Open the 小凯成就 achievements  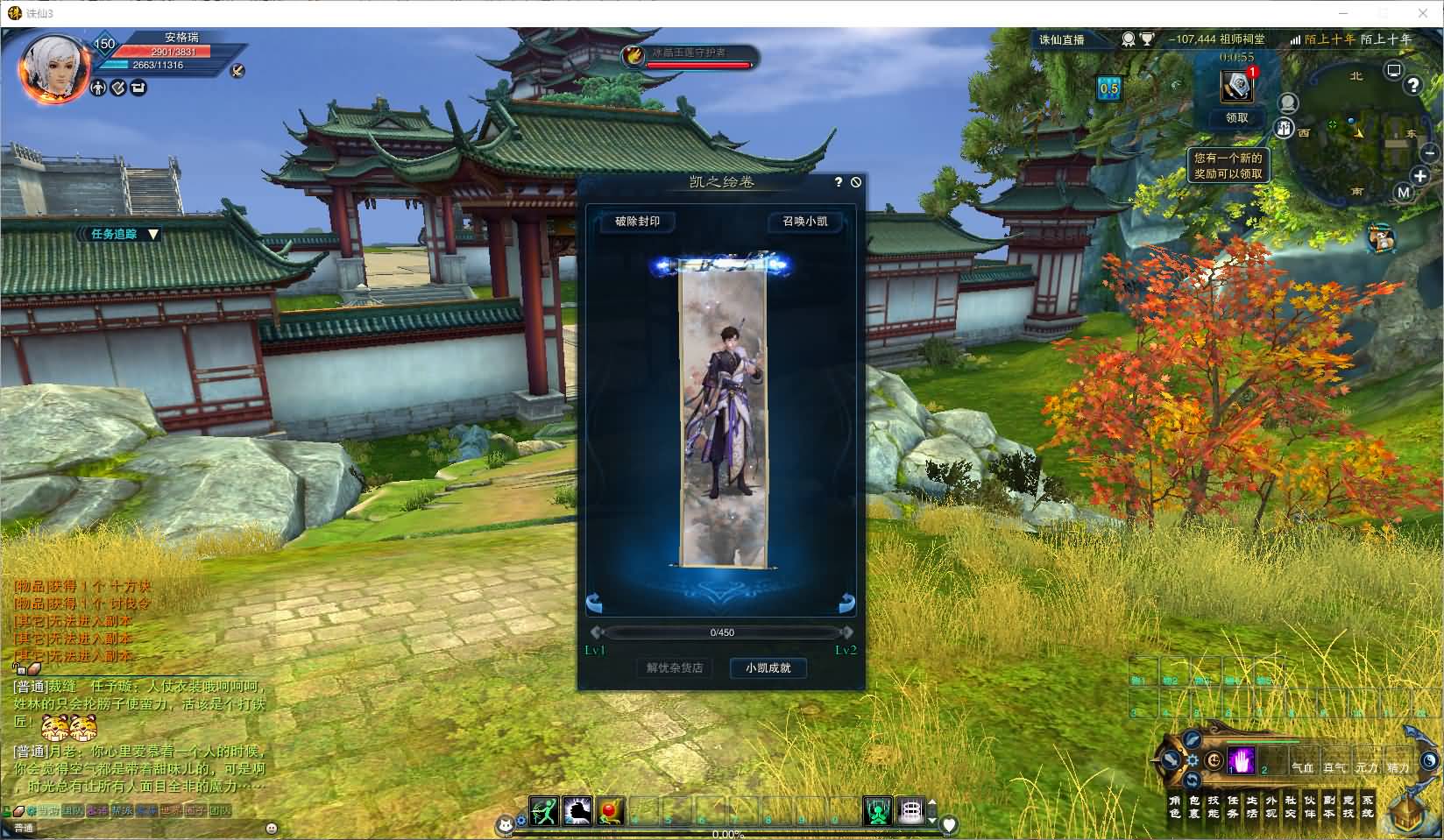768,668
